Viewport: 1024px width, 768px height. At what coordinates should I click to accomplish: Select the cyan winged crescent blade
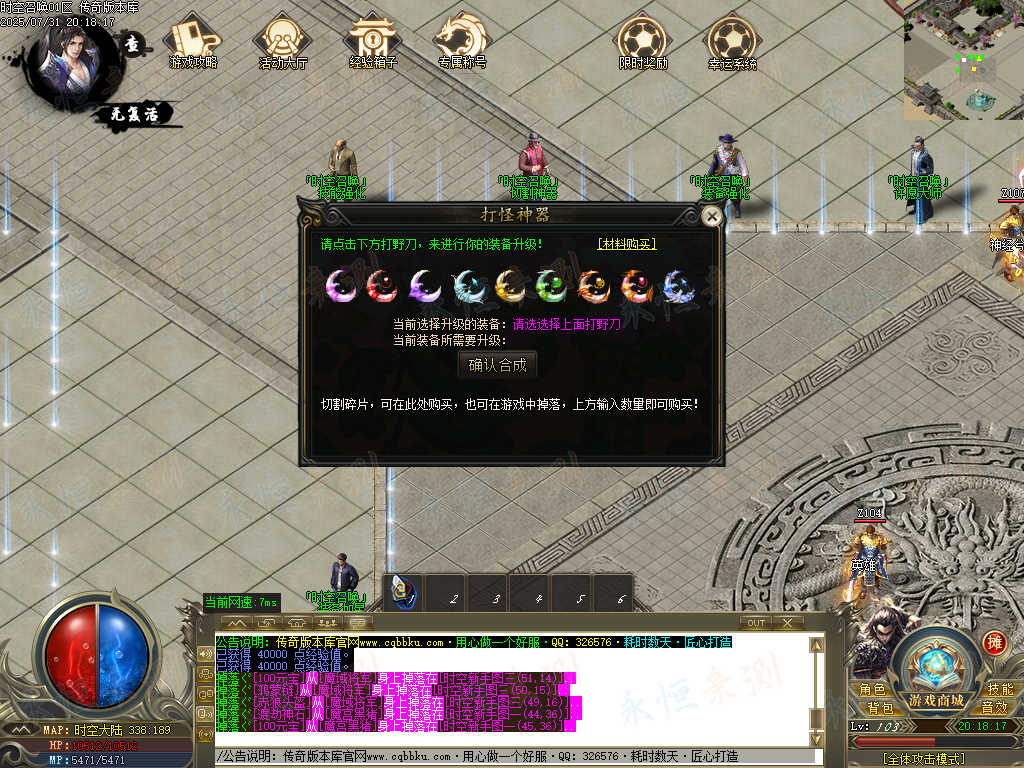click(x=467, y=286)
